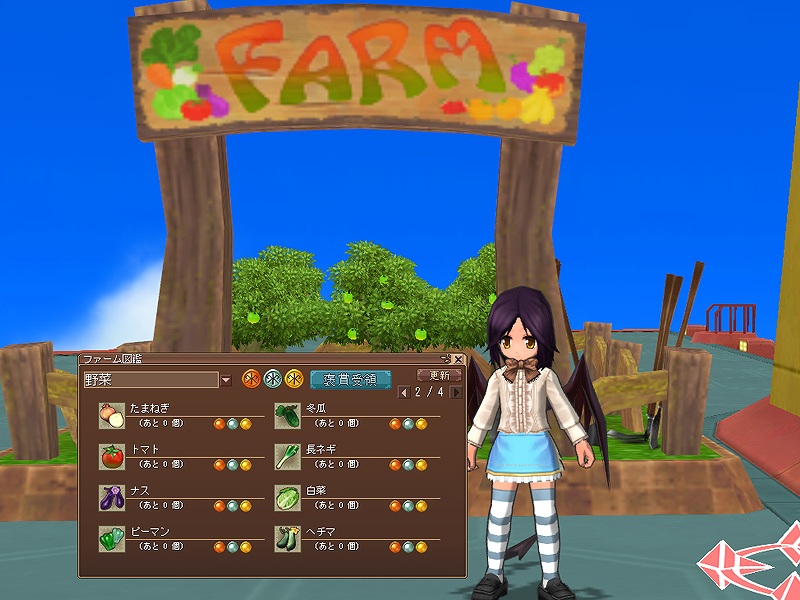Advance to the next encyclopedia page
800x600 pixels.
point(456,392)
